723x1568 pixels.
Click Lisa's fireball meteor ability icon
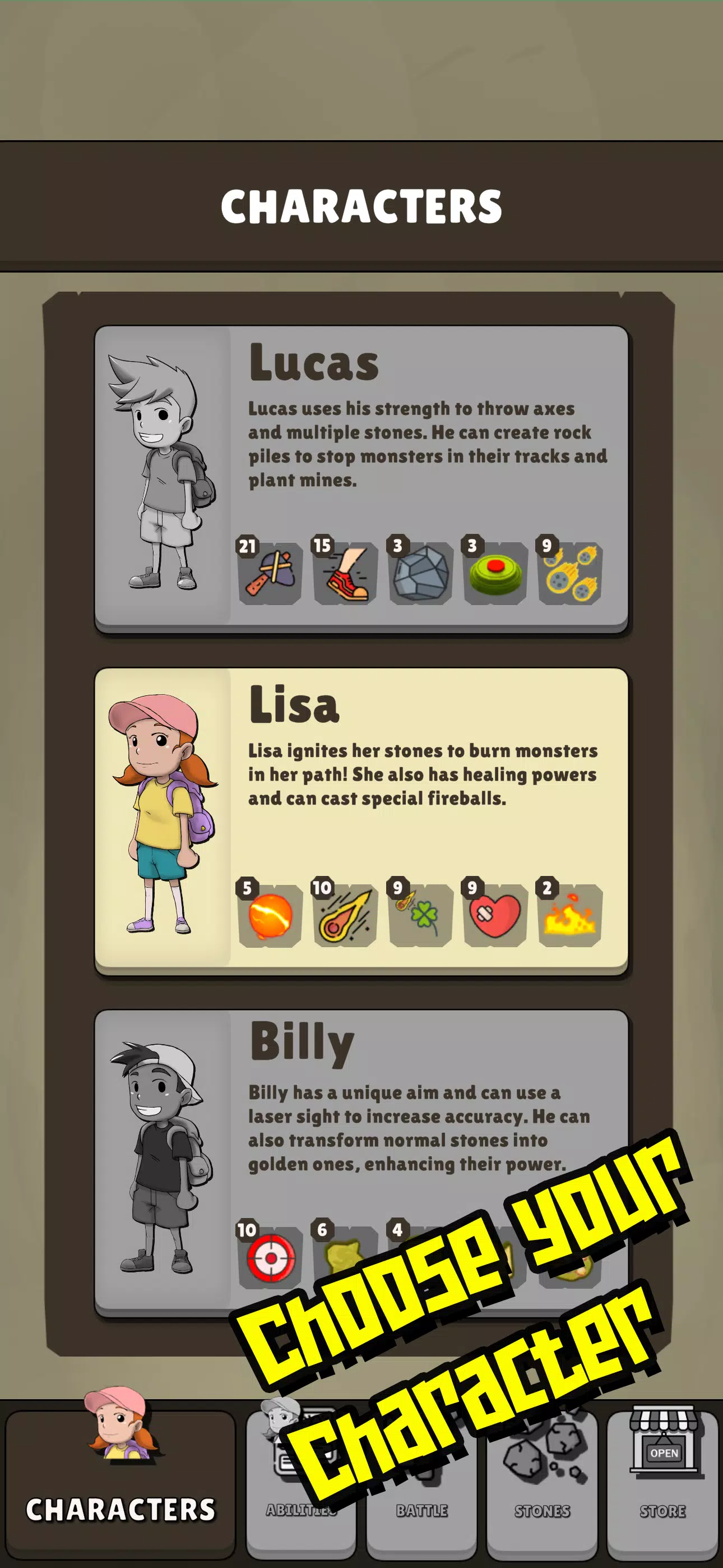coord(345,915)
